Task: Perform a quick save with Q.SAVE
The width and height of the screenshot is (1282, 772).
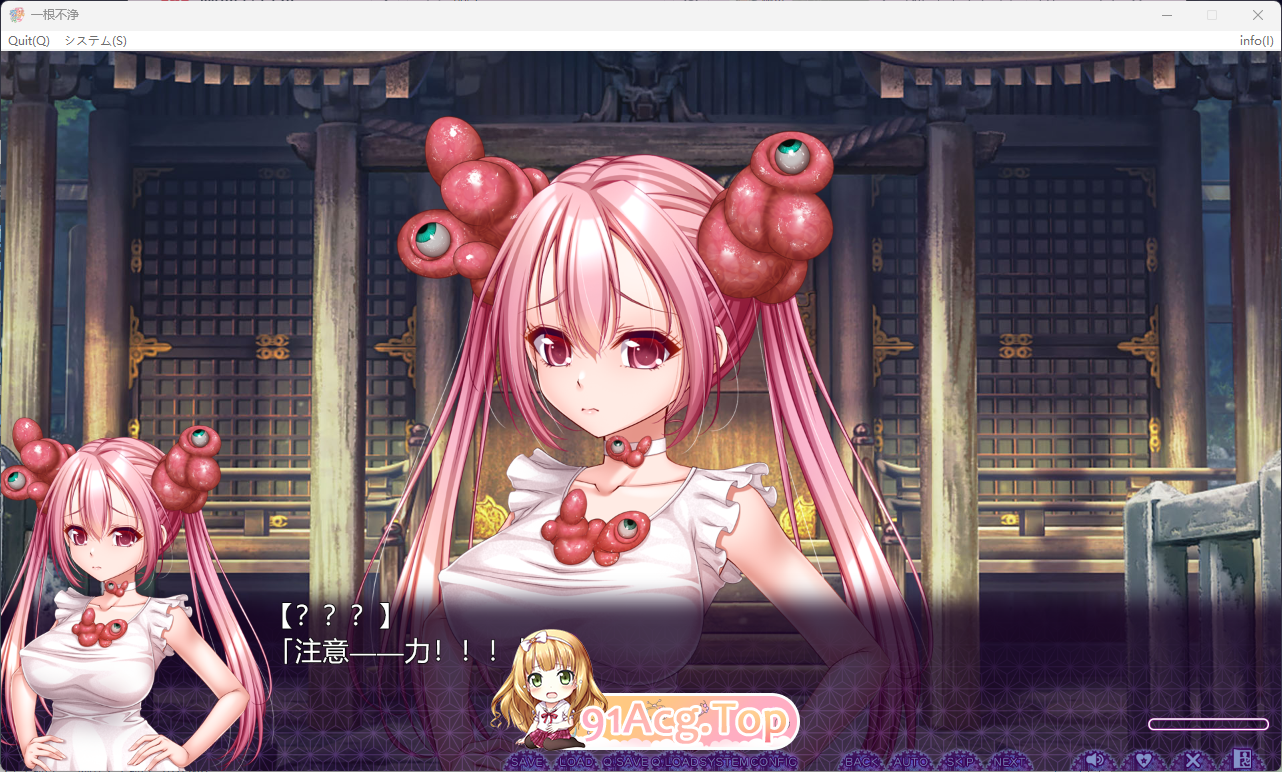Action: 627,760
